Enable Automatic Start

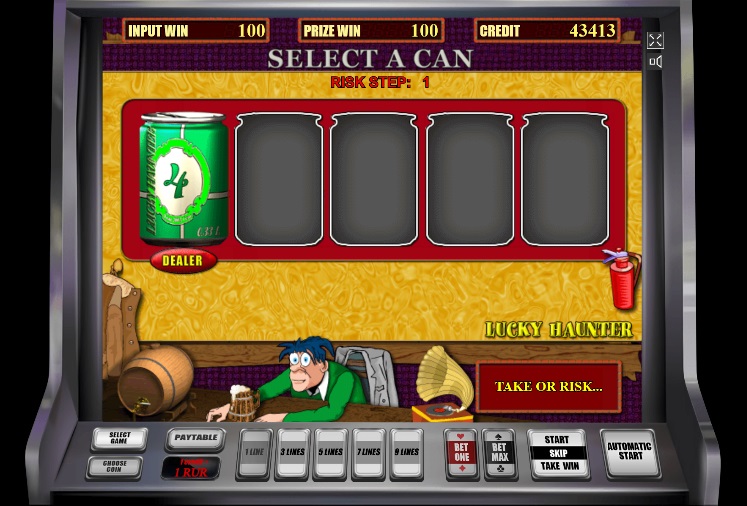[x=630, y=453]
